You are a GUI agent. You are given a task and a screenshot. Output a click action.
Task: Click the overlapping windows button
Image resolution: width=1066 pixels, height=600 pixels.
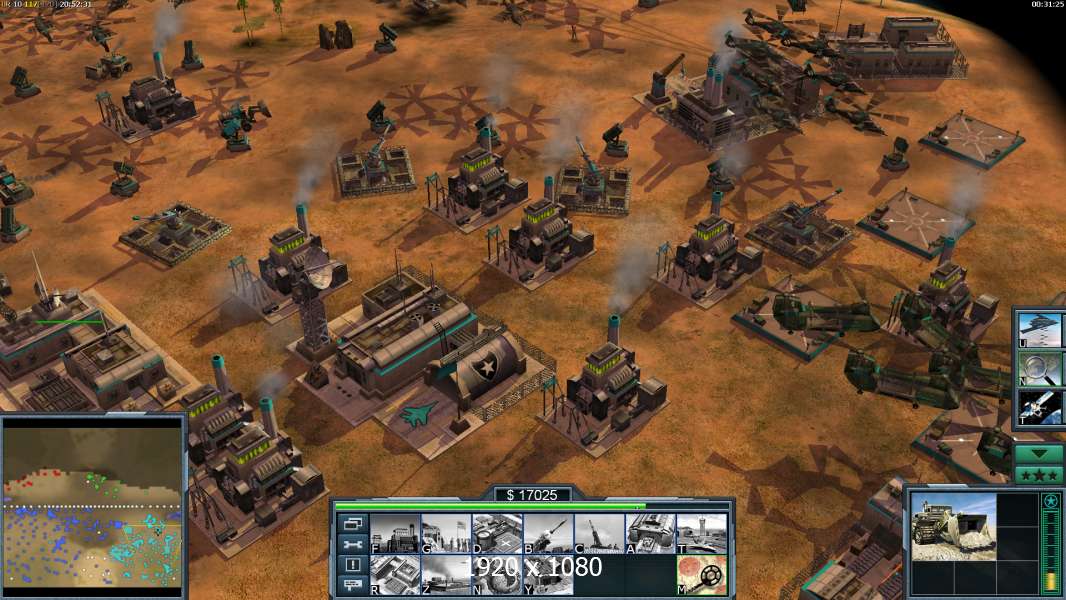coord(352,523)
